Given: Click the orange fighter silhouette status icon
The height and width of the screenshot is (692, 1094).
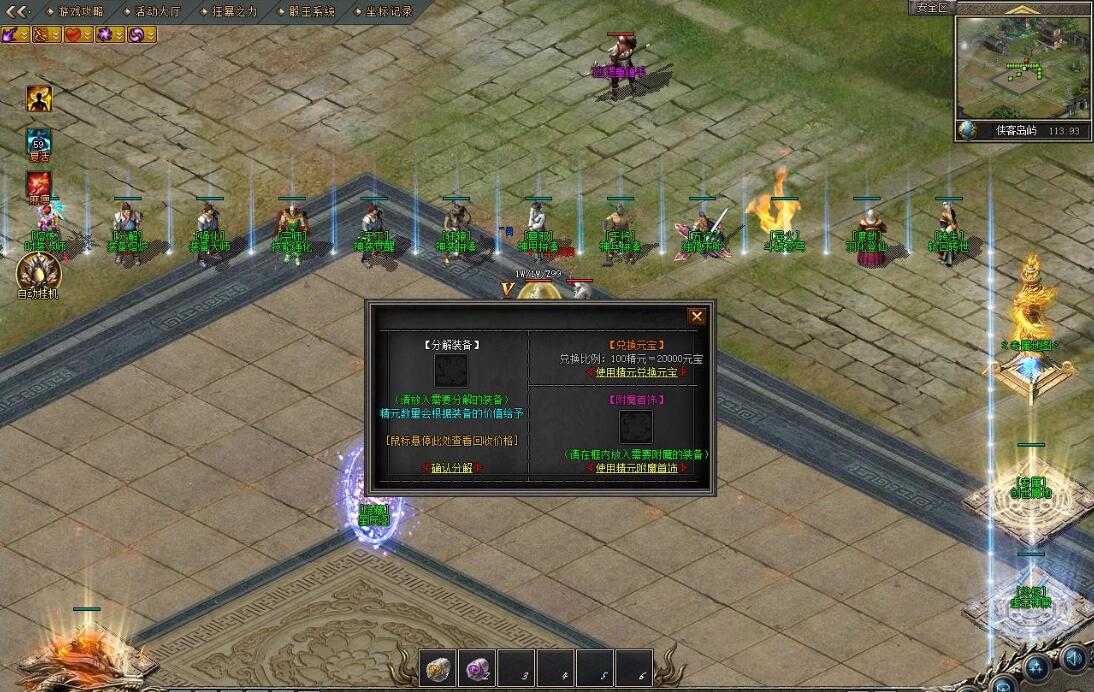Looking at the screenshot, I should 39,98.
